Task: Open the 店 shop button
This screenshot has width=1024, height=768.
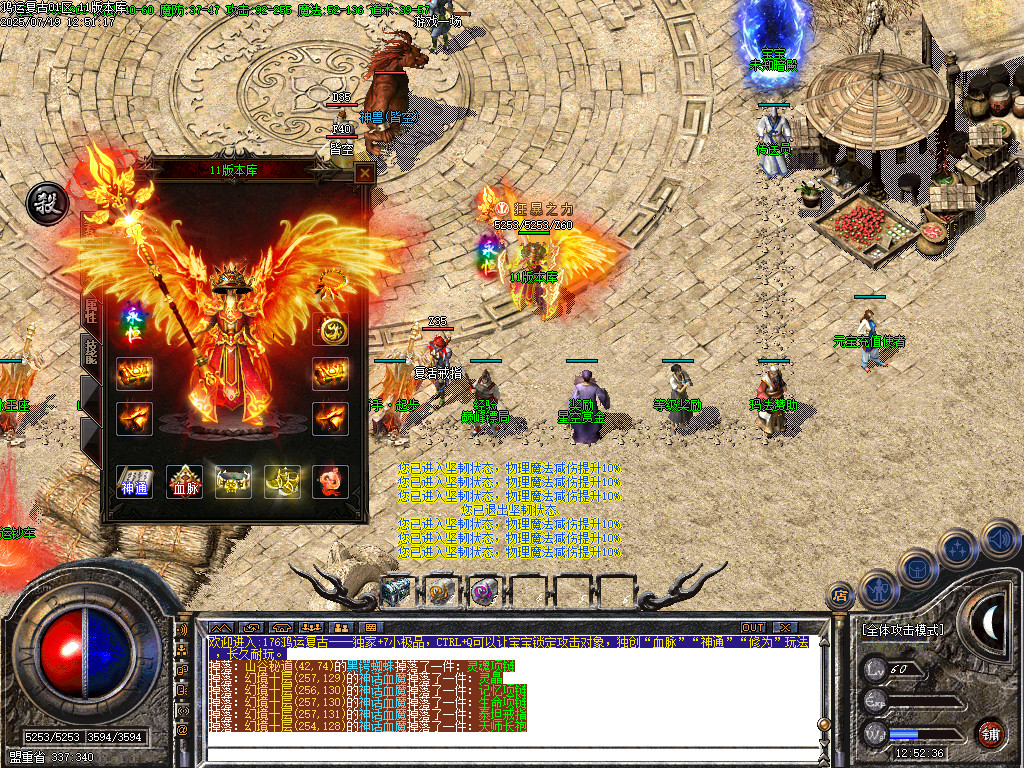Action: (x=840, y=597)
